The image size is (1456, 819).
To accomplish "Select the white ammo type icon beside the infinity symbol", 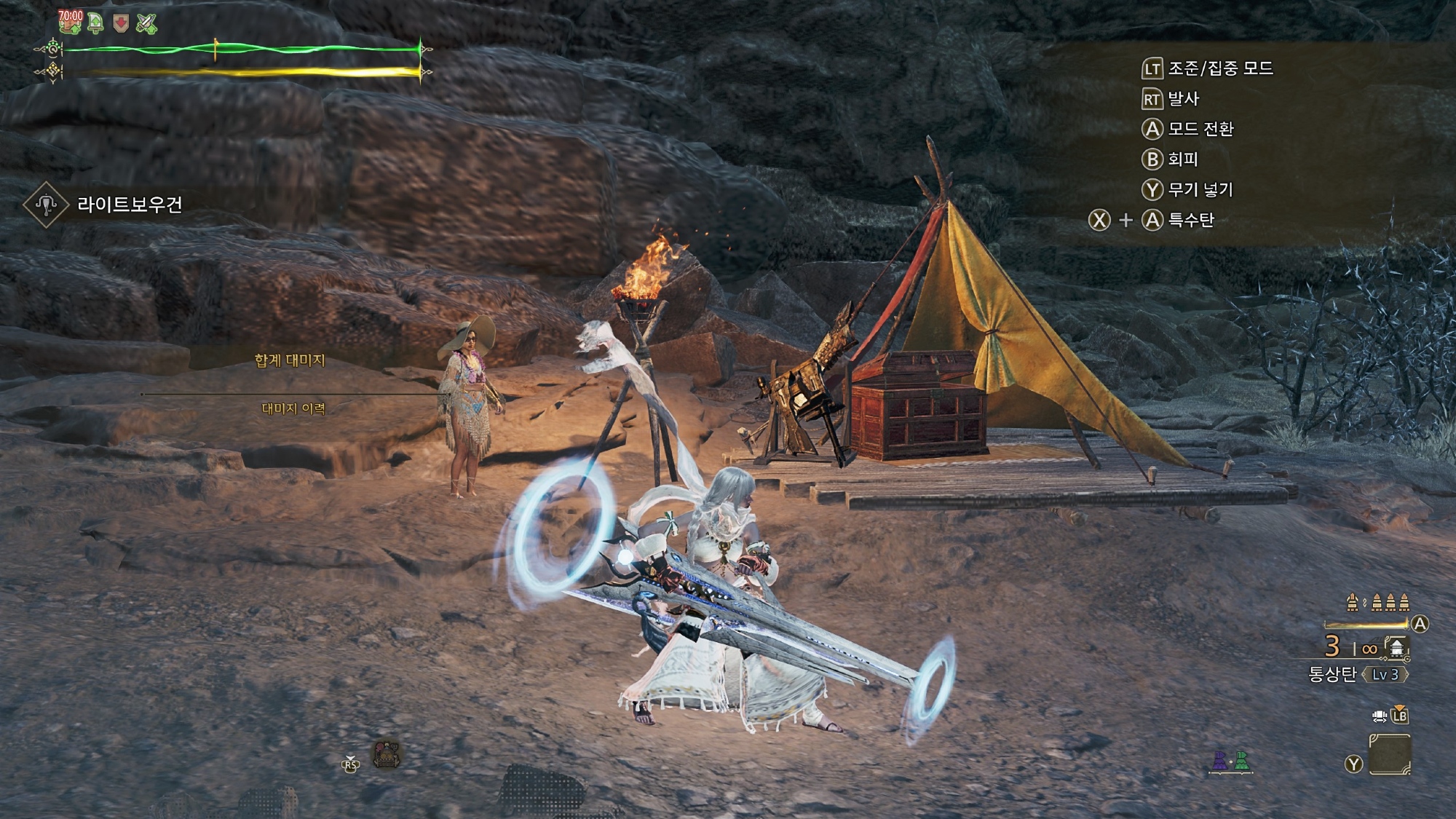I will pyautogui.click(x=1396, y=647).
